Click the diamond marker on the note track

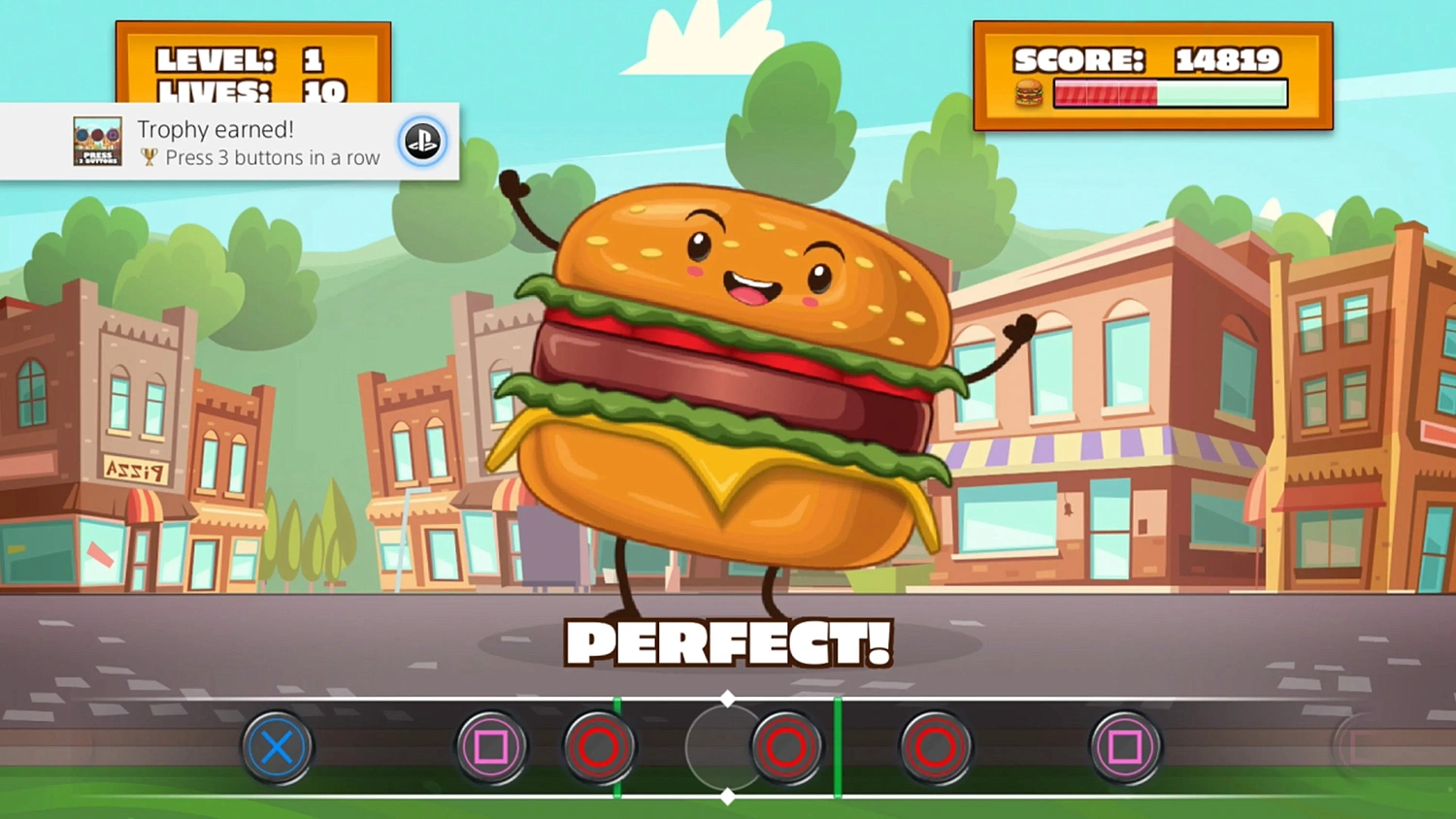point(728,696)
